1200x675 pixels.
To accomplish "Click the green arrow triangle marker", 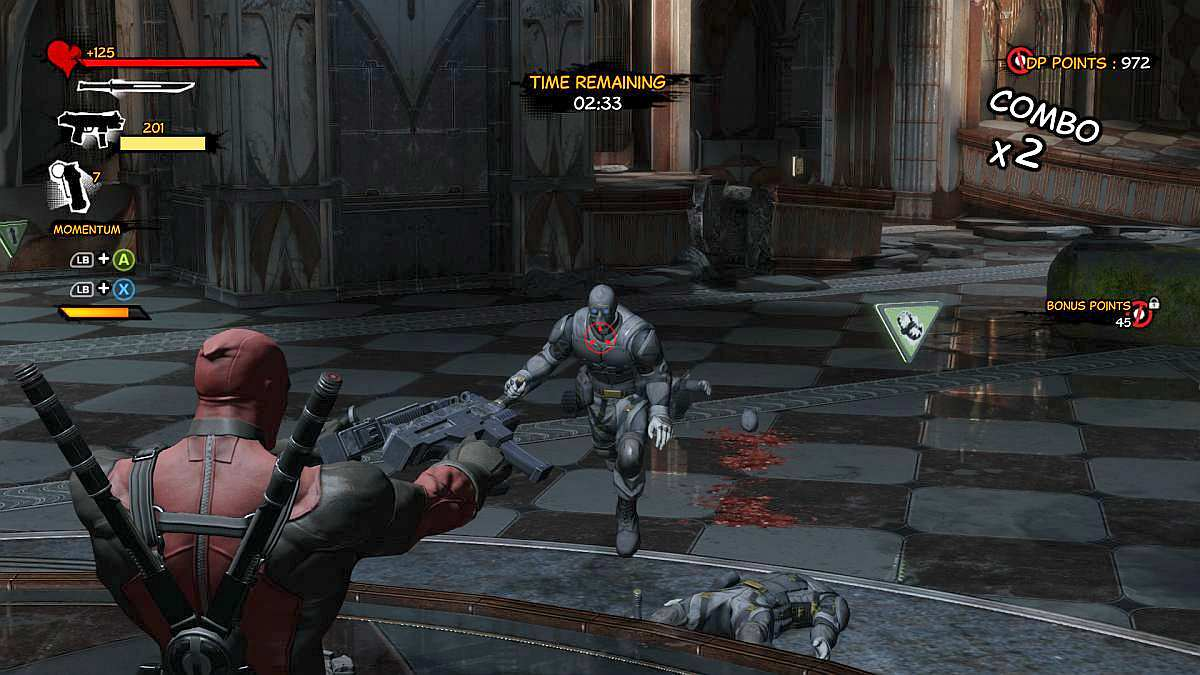I will coord(10,238).
